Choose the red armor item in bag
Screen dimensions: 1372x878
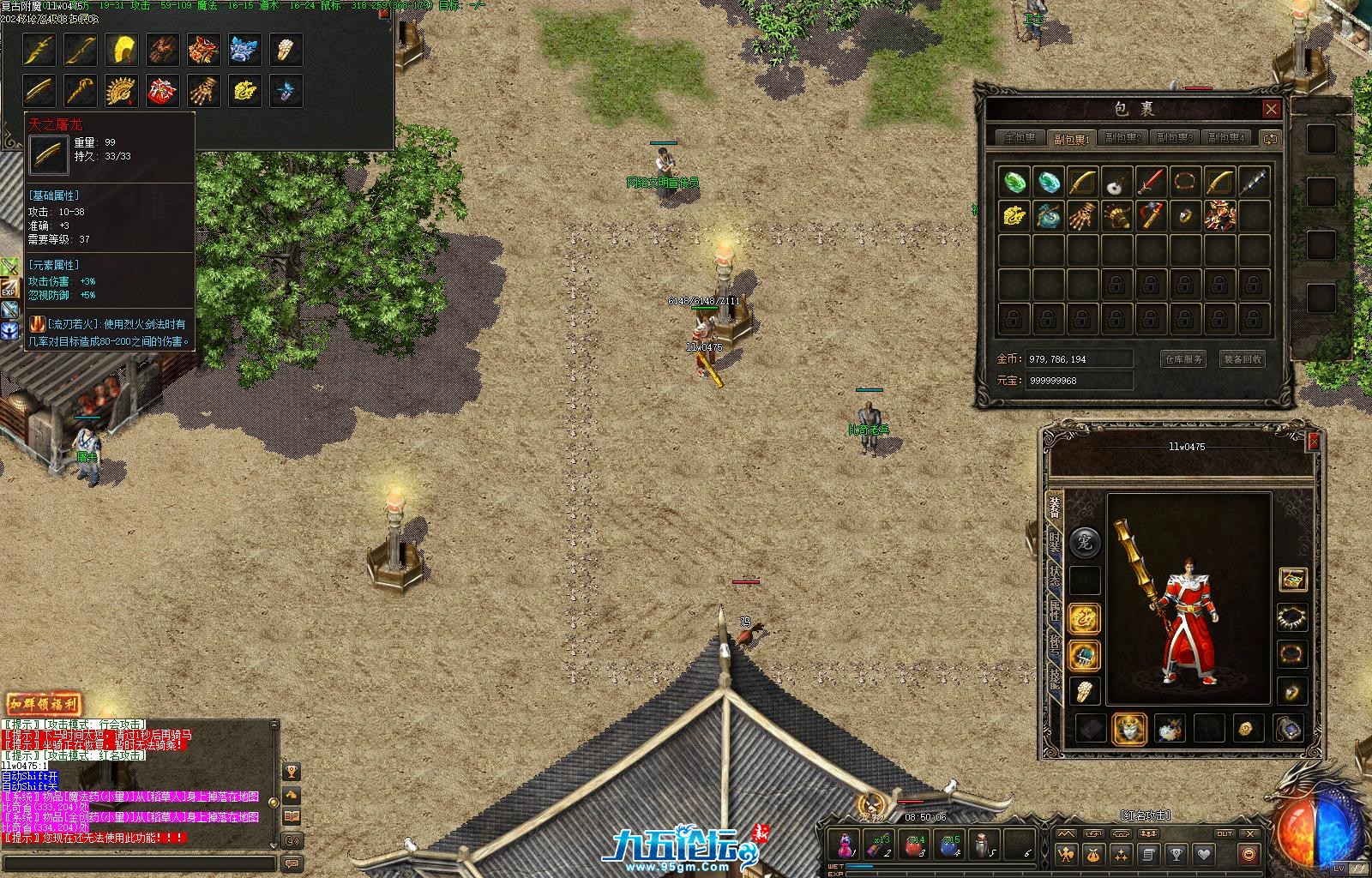1219,215
